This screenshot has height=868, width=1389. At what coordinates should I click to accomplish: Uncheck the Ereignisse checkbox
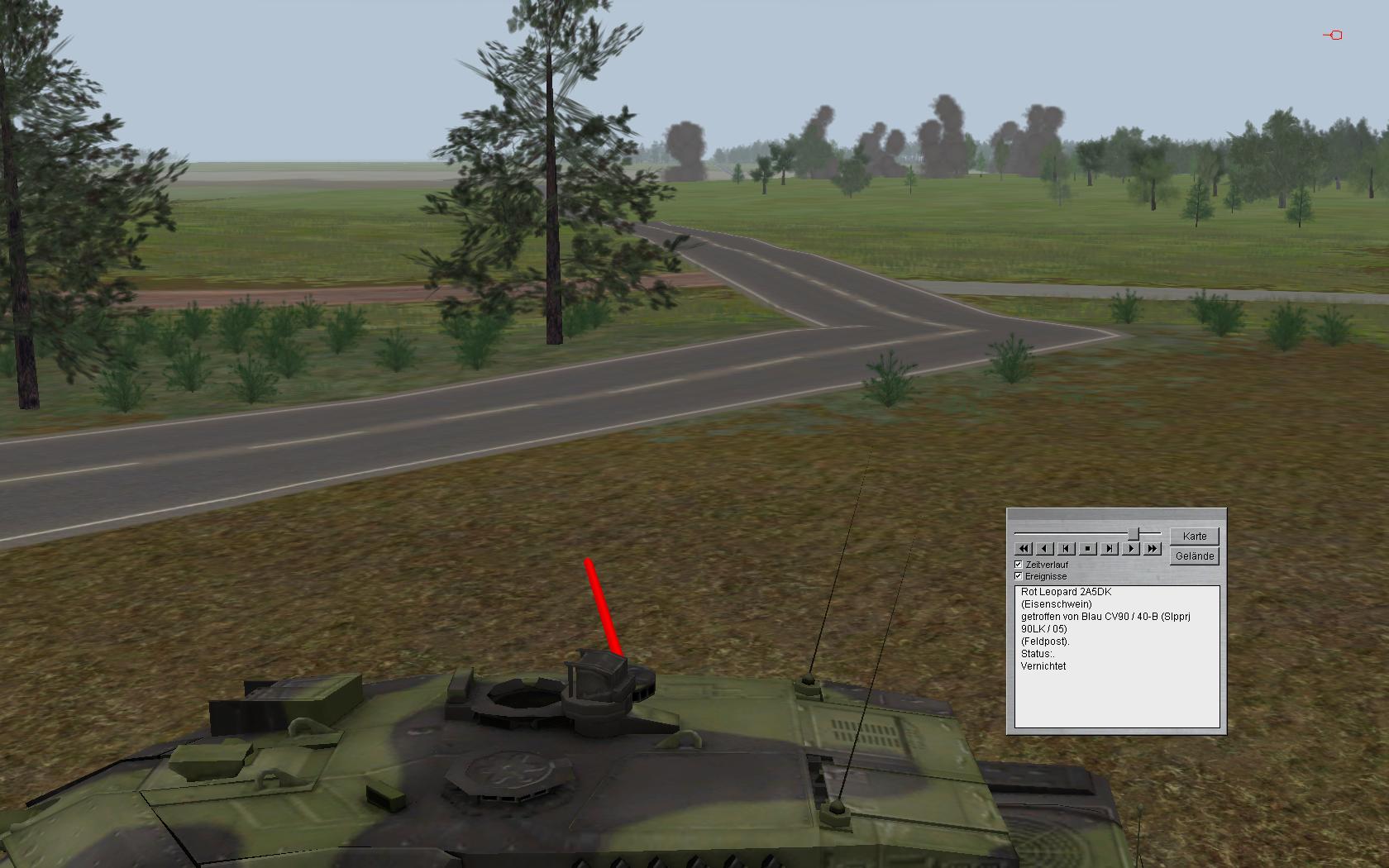click(1019, 576)
